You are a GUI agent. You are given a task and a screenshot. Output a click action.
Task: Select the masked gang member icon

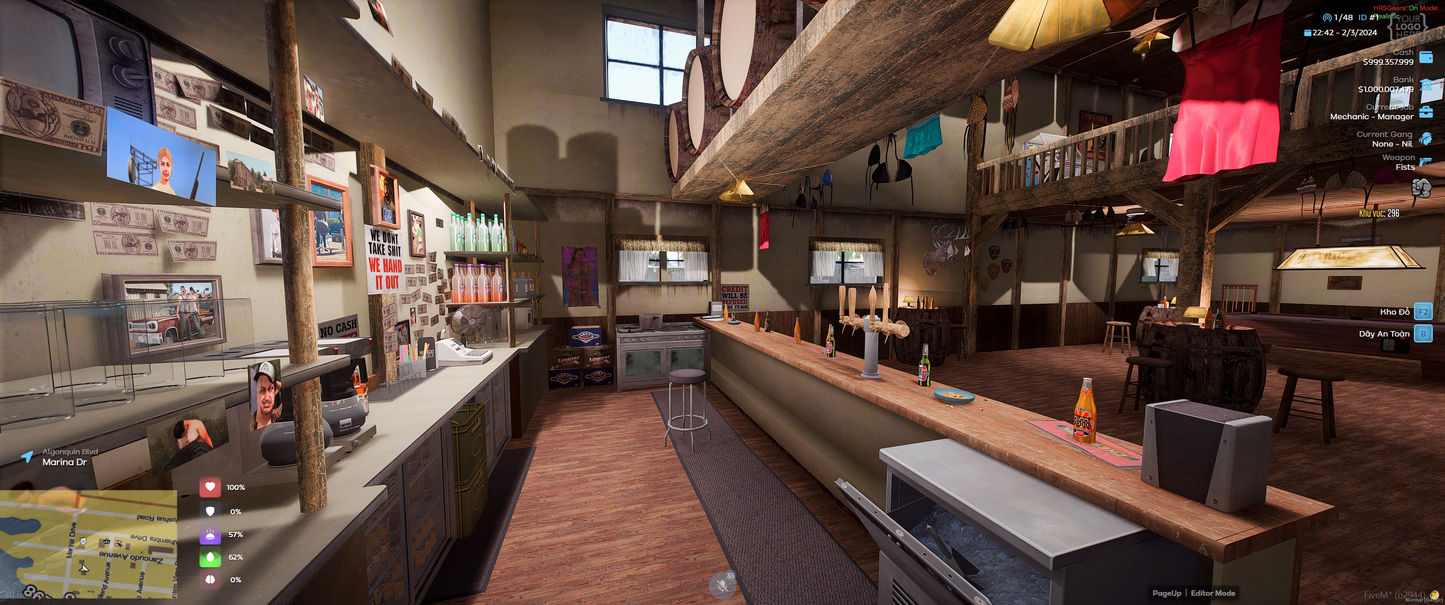[1426, 138]
